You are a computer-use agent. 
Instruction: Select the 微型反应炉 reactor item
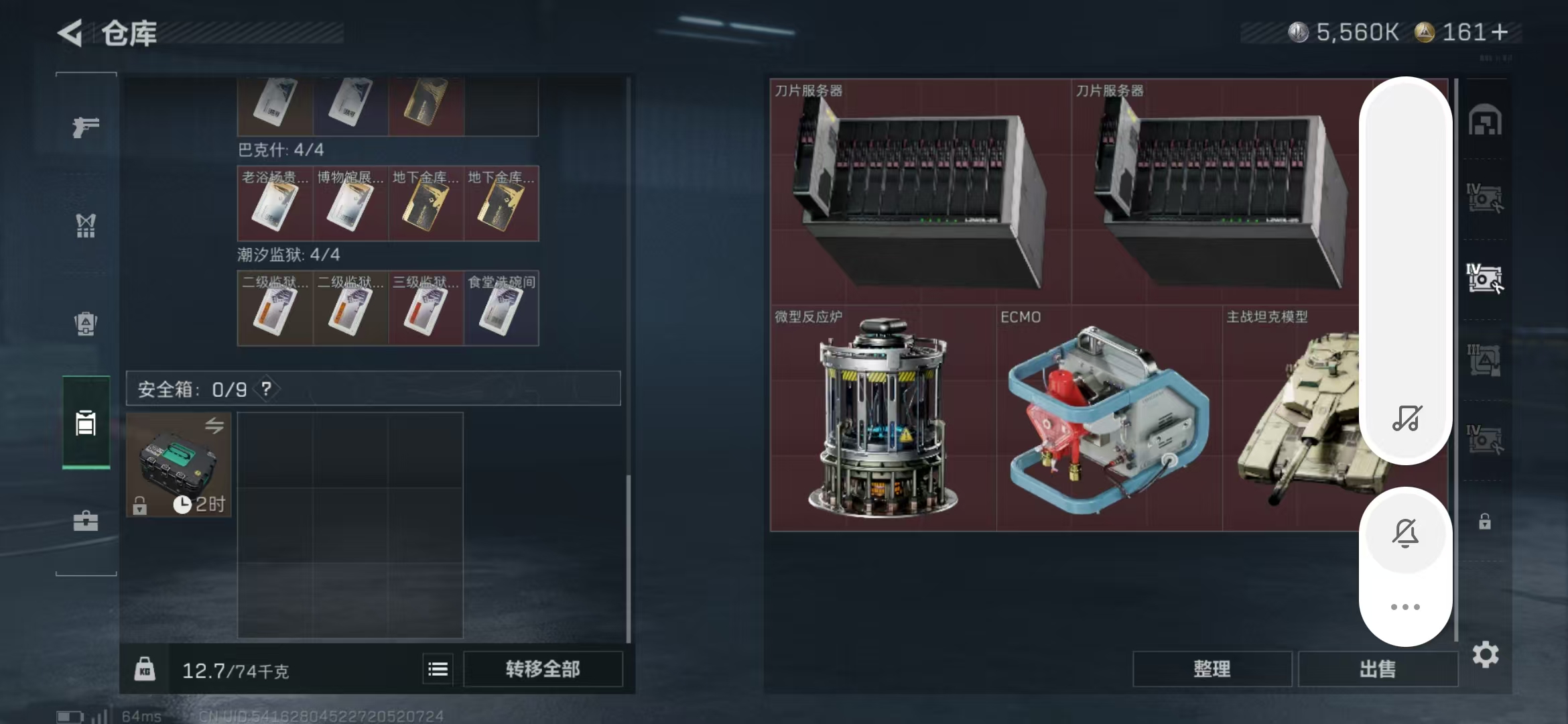click(883, 418)
